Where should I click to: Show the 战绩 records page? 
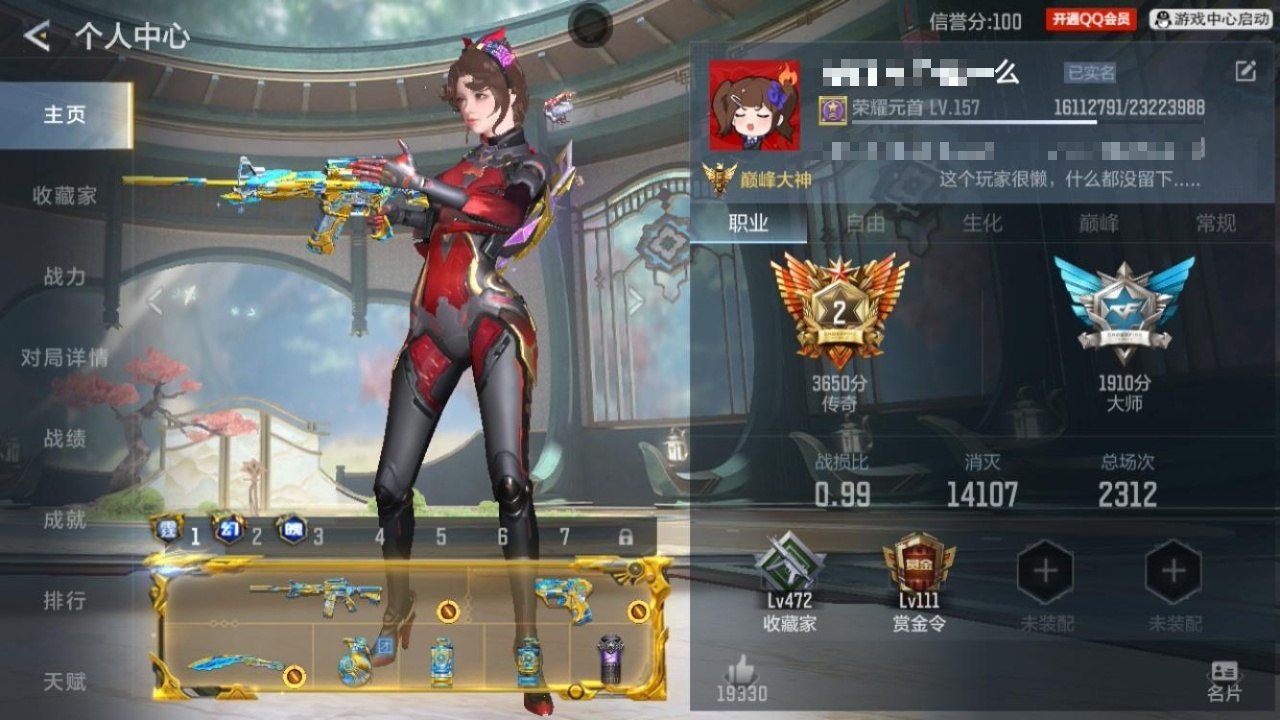coord(64,438)
